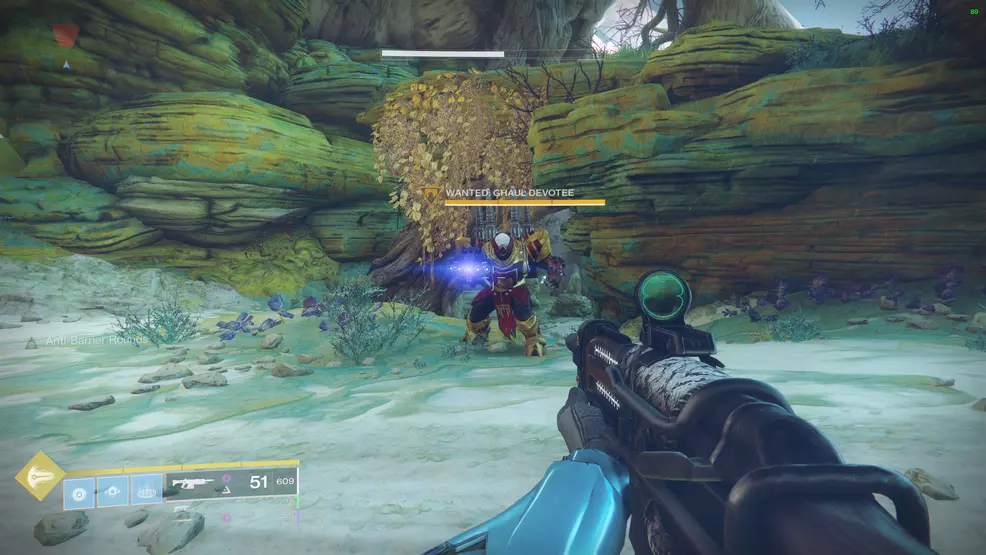This screenshot has height=555, width=986.
Task: Click the Anti-Barrier Rounds indicator
Action: point(88,341)
